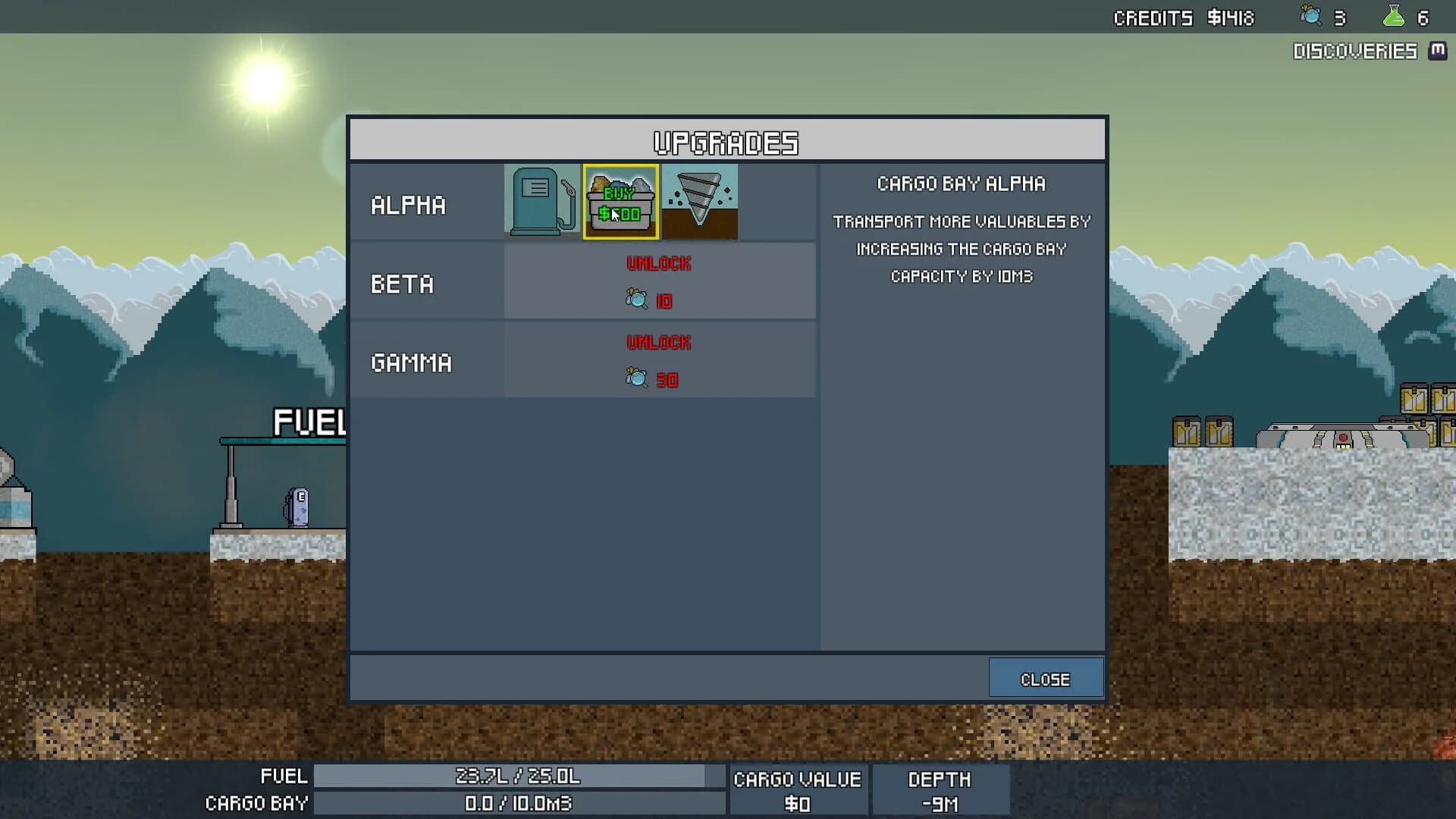Click the artifact counter icon top right
Screen dimensions: 1456x819
point(1310,17)
